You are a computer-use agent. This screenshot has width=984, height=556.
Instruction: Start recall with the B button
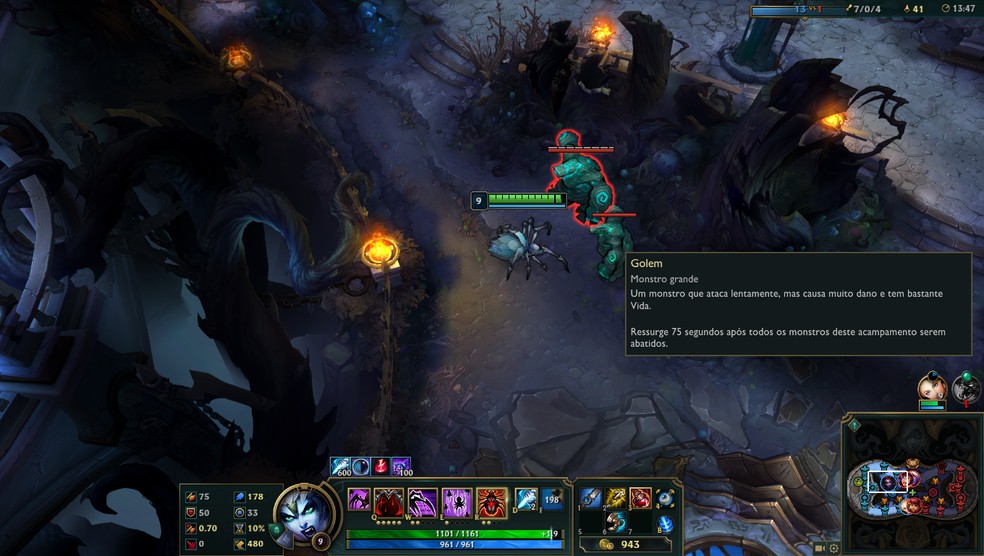click(x=665, y=523)
